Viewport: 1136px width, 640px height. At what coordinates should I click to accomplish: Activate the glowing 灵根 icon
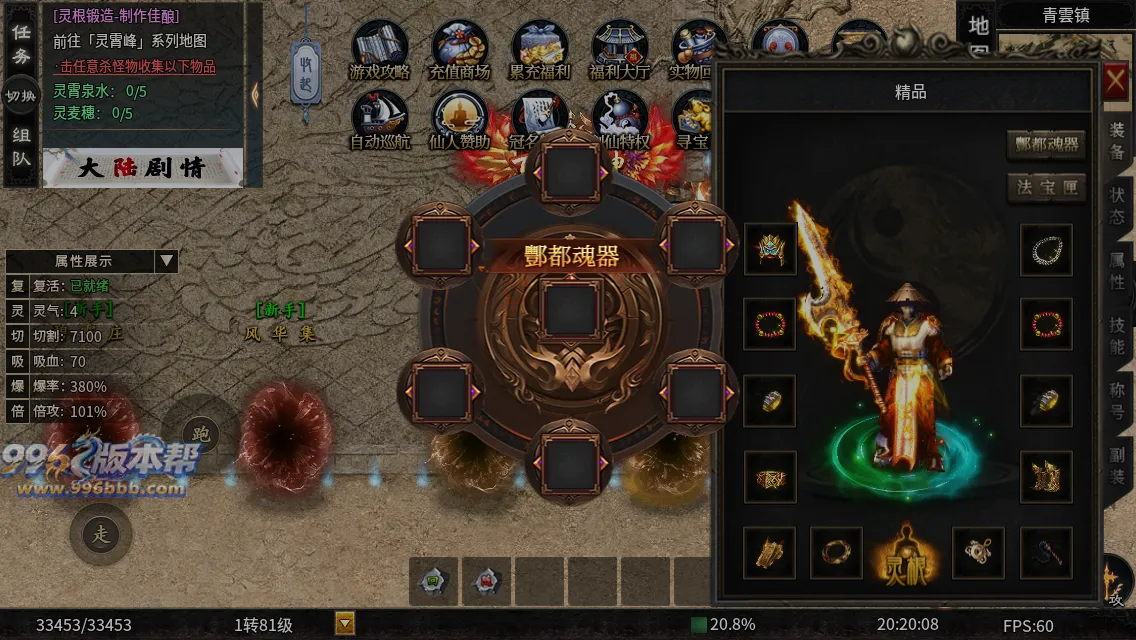(906, 552)
